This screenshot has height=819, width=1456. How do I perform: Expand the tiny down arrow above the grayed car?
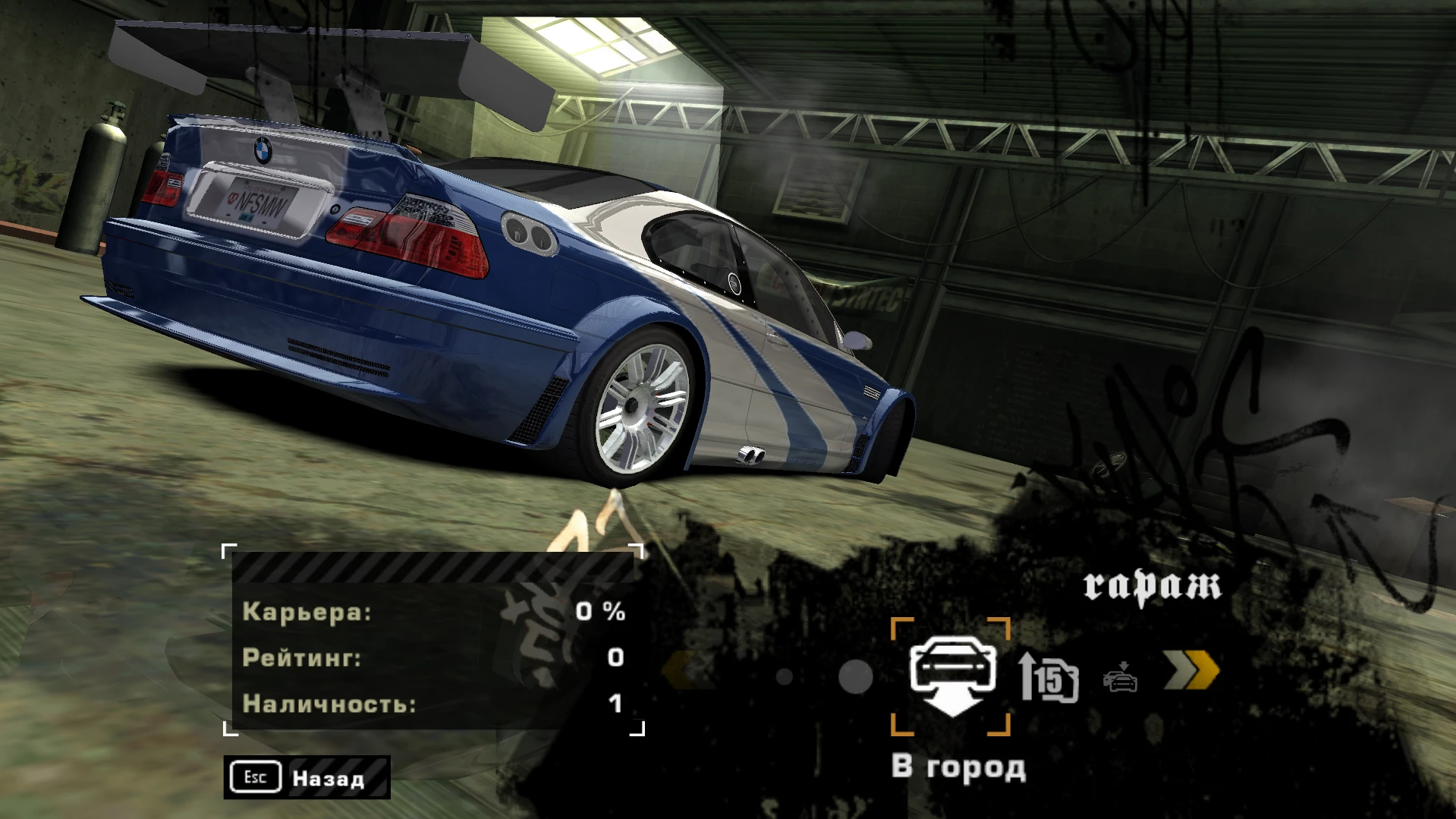coord(1123,664)
